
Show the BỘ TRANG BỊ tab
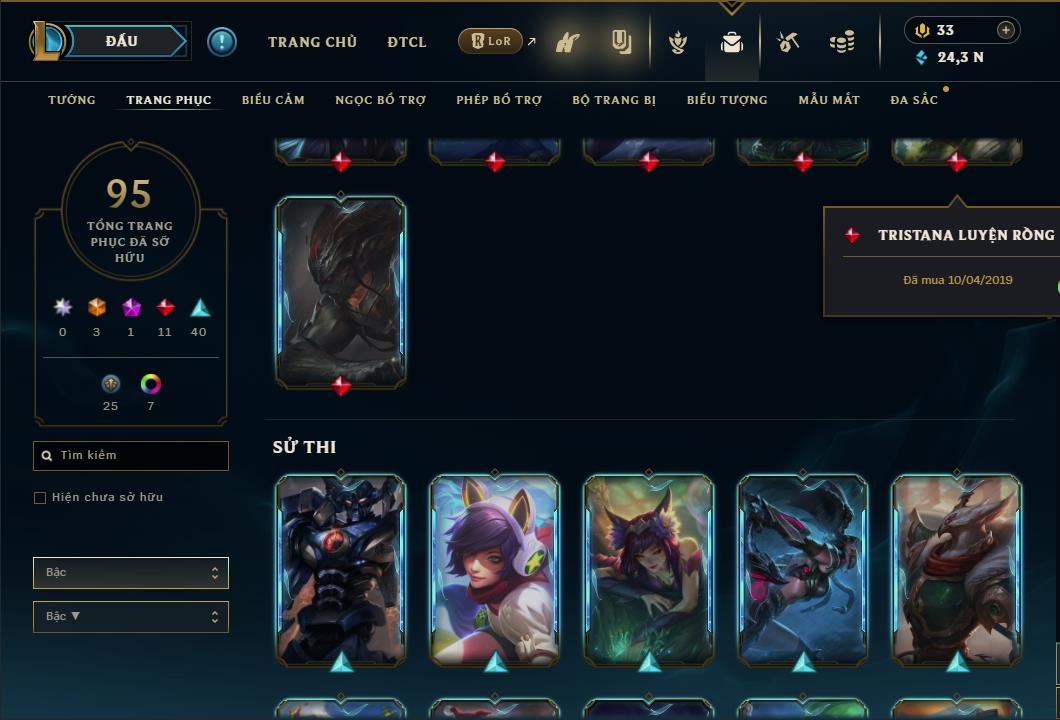coord(614,100)
